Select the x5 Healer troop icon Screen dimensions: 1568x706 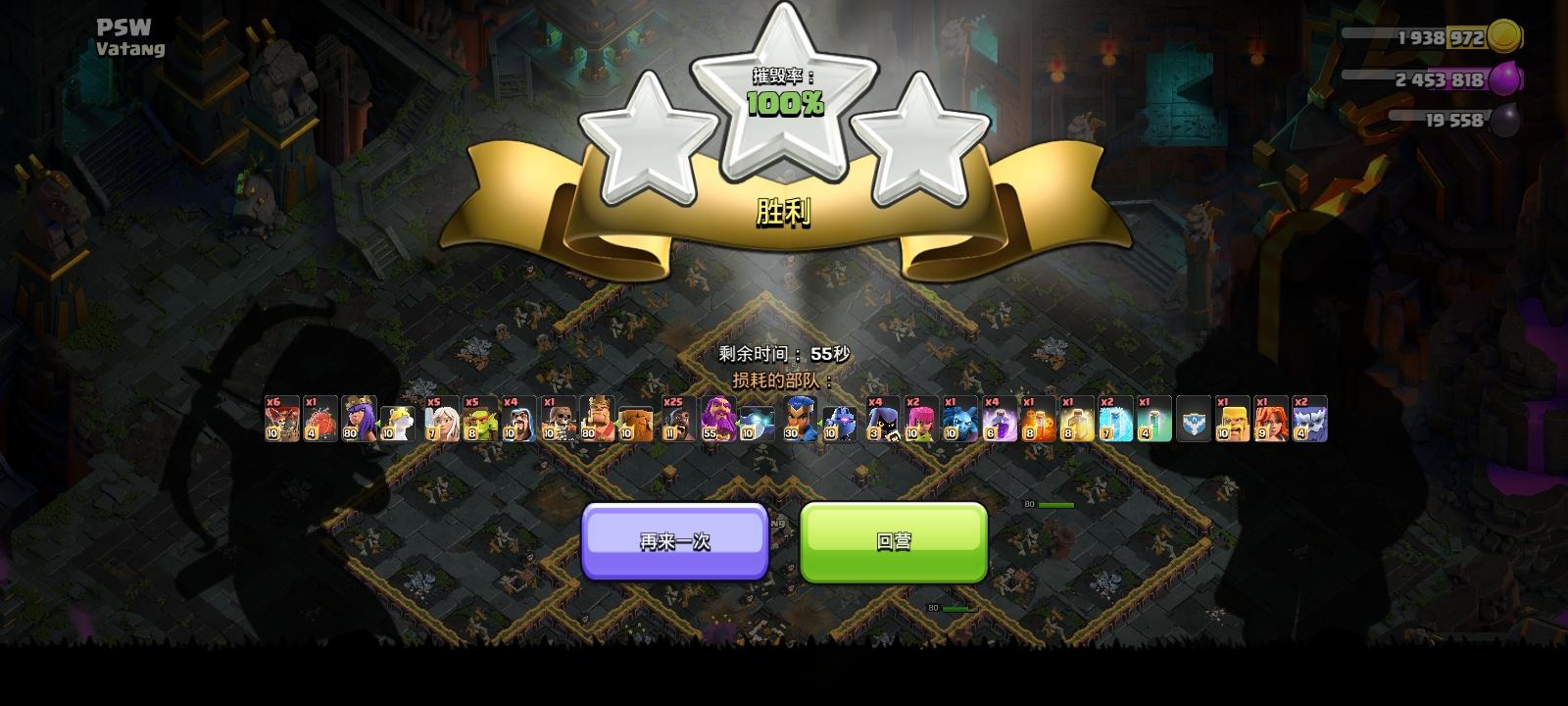(x=441, y=421)
